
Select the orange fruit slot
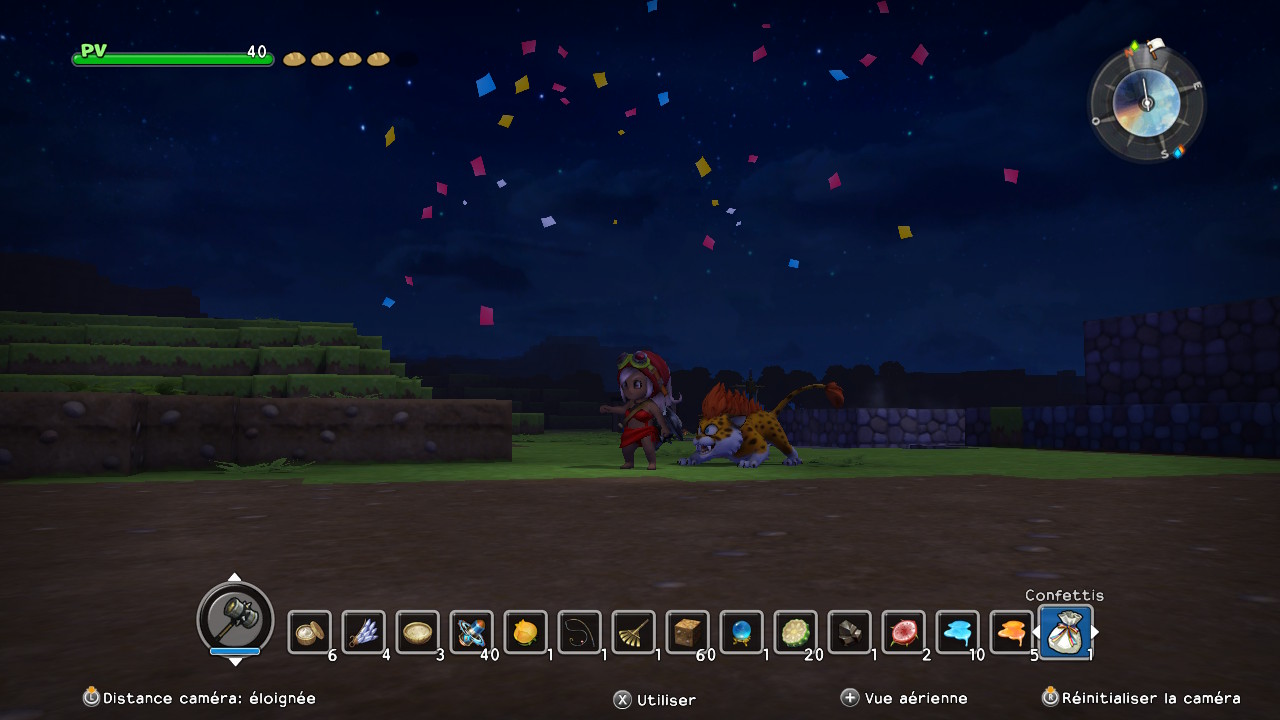(526, 632)
